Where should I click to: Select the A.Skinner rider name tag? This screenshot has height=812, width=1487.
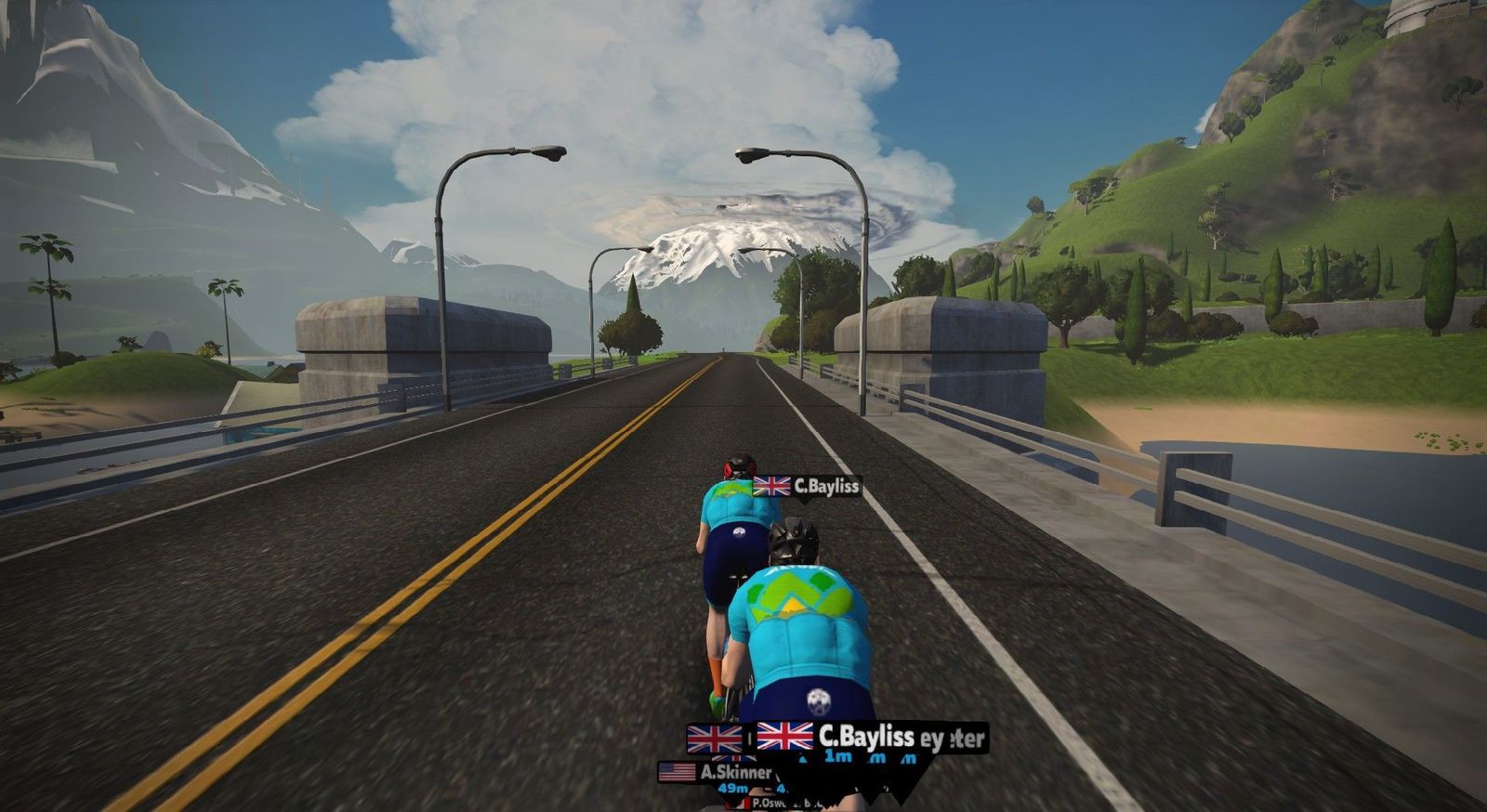pyautogui.click(x=717, y=772)
